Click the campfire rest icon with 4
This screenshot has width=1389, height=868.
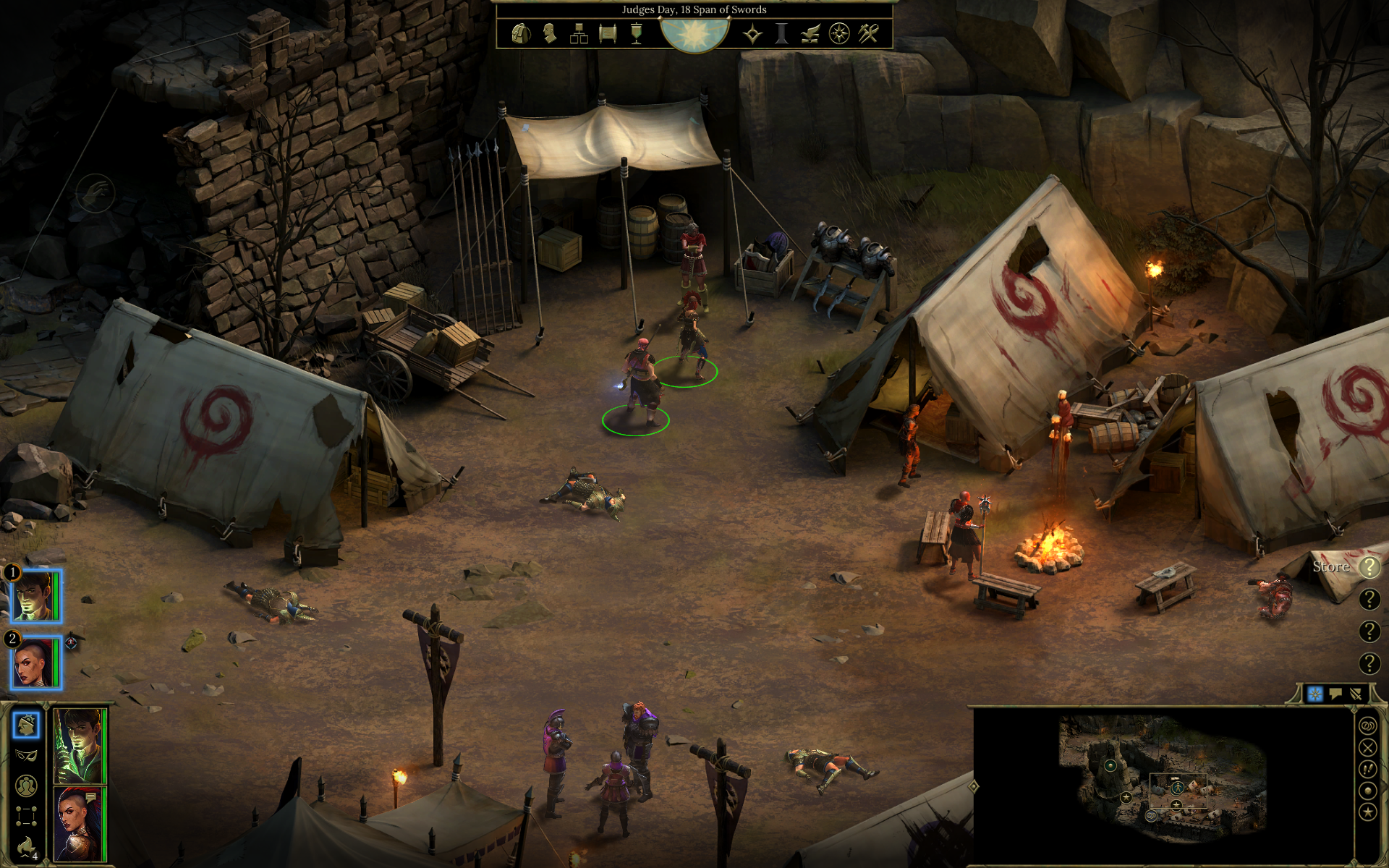pyautogui.click(x=26, y=846)
